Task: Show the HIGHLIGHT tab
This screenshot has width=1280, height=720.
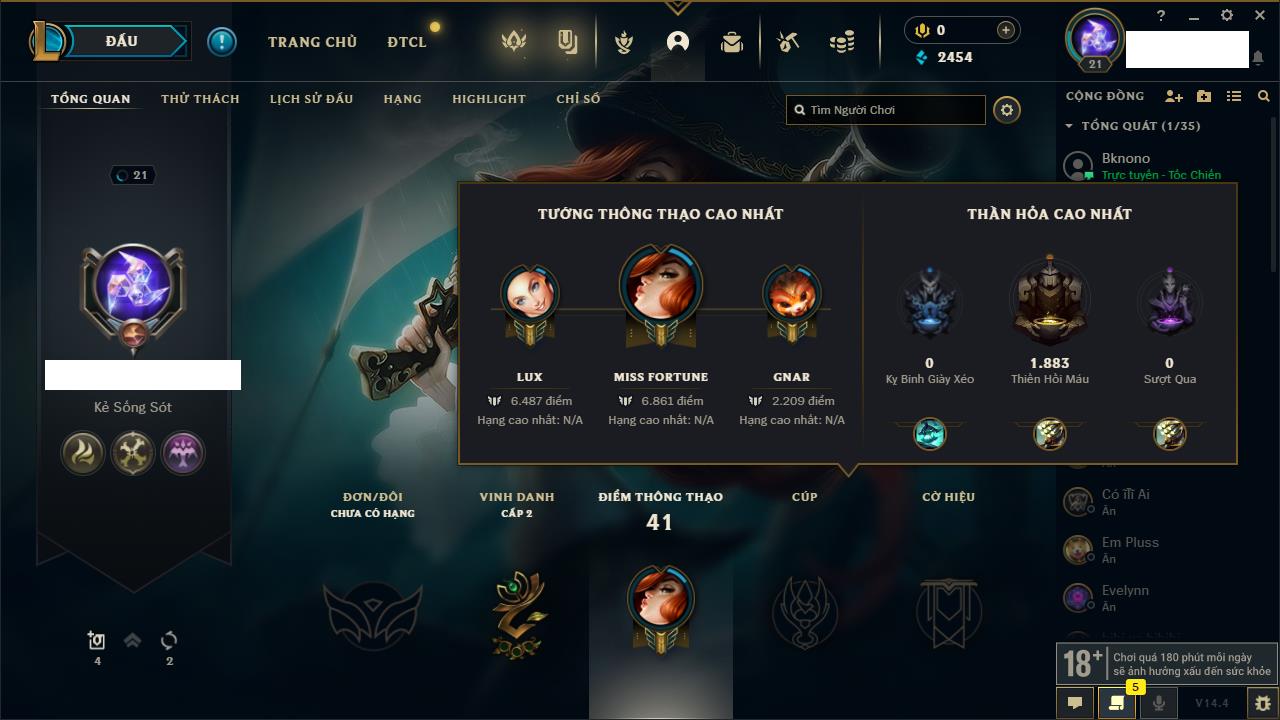Action: 488,99
